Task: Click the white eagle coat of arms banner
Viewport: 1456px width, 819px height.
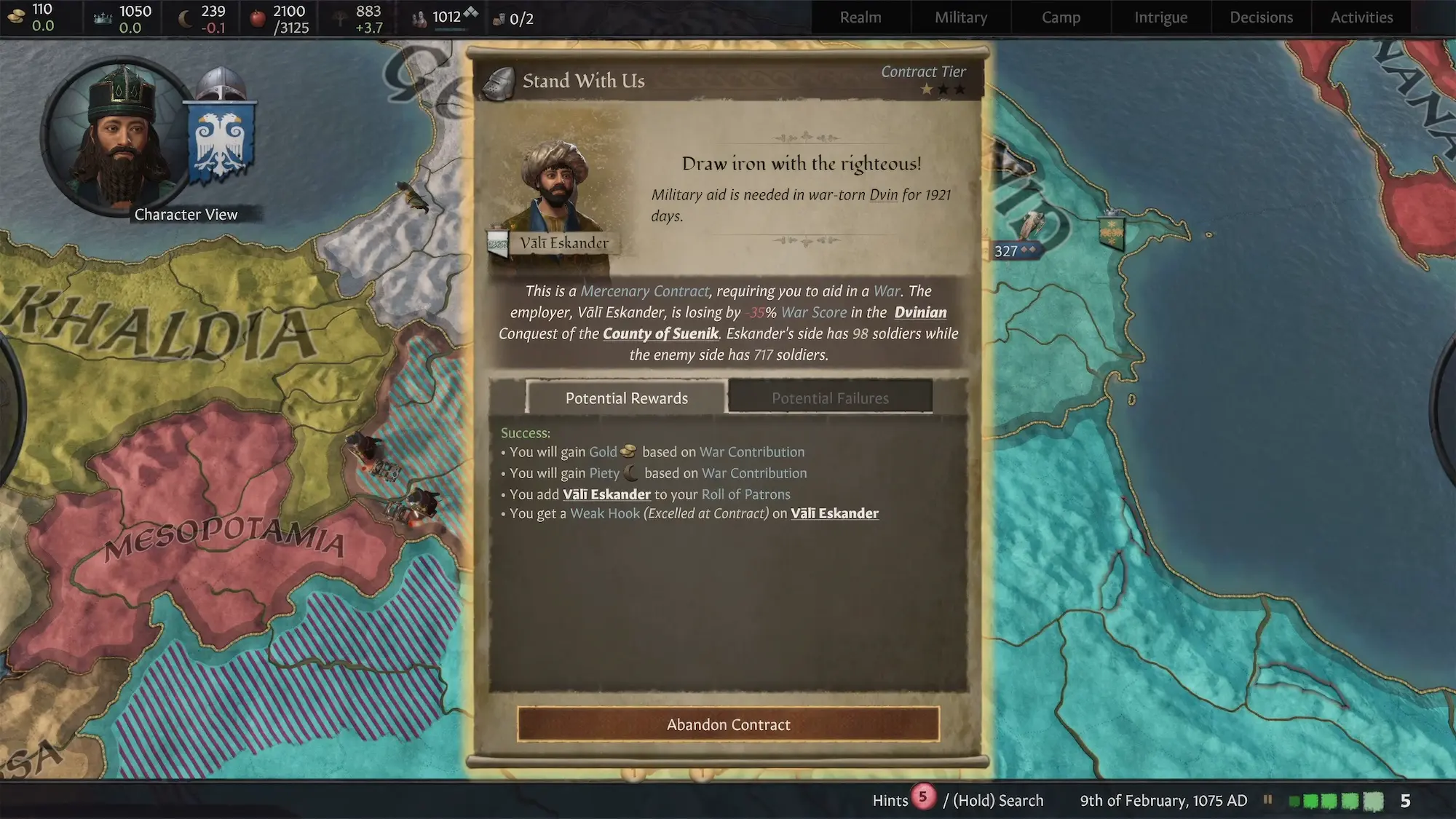Action: click(x=221, y=143)
